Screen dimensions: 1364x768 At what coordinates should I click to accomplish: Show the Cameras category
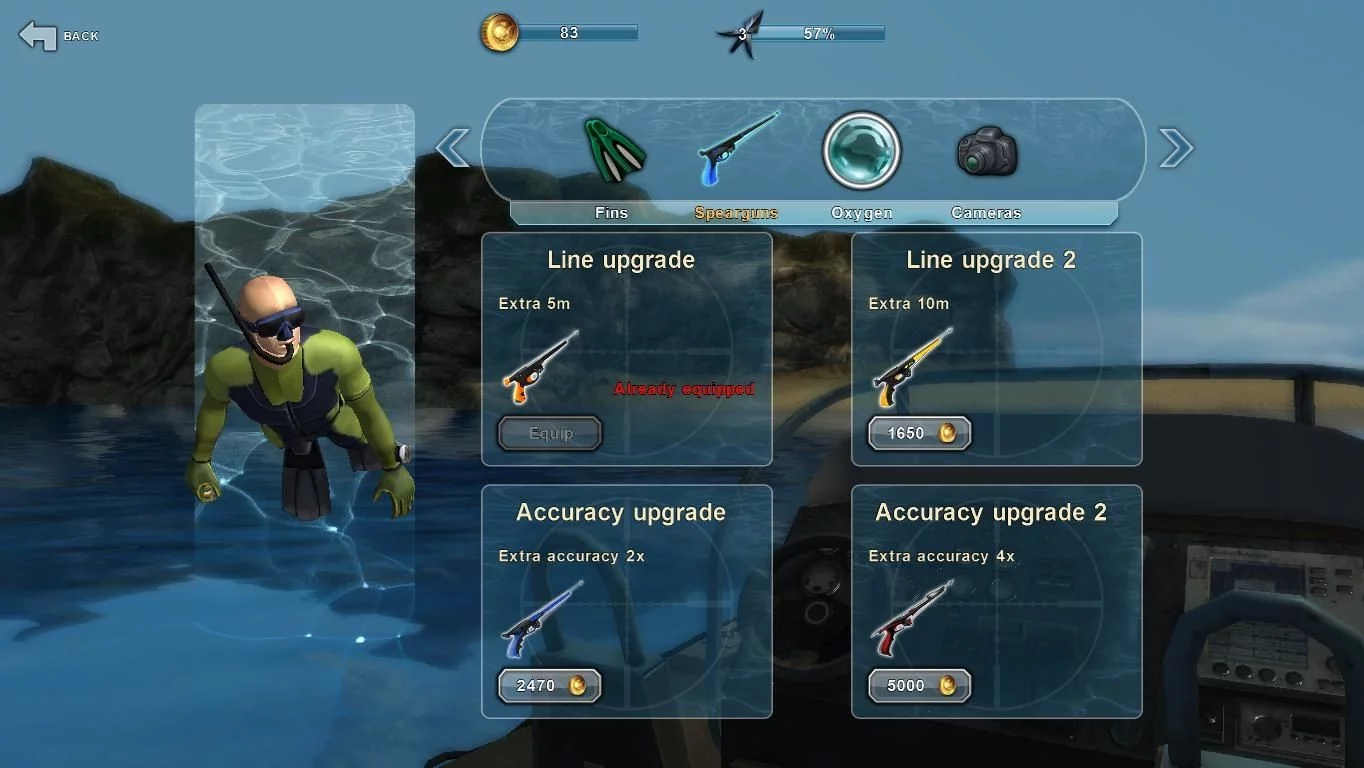[986, 152]
